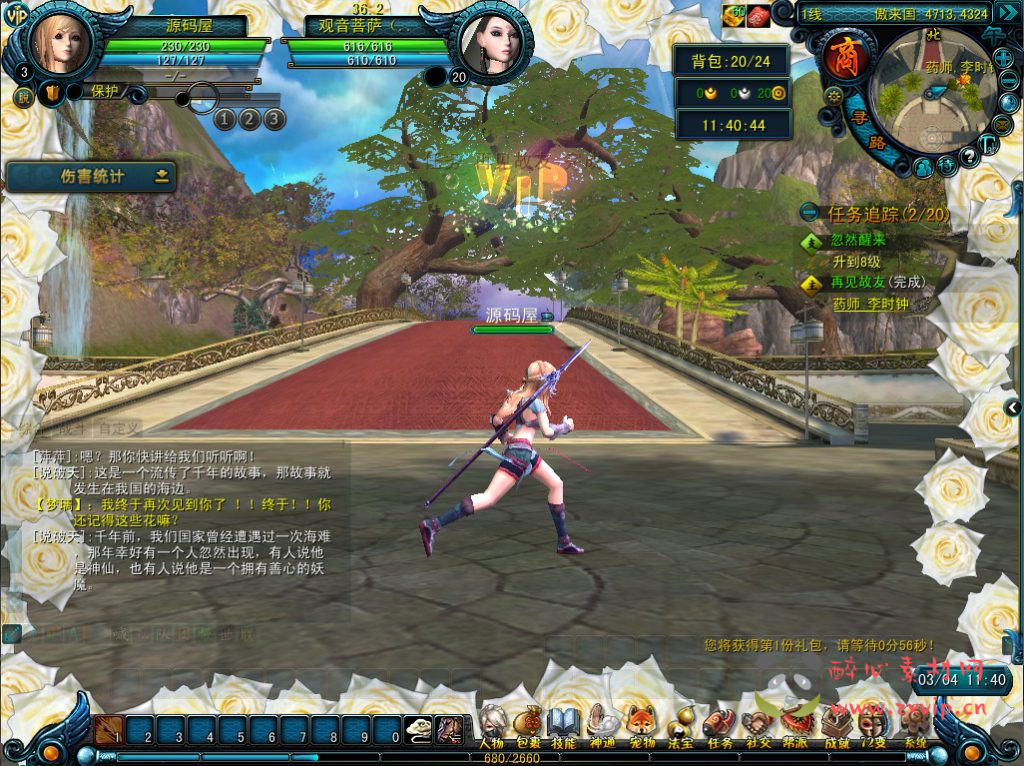Open the 法宝 treasure gourd menu
1024x766 pixels.
tap(680, 724)
